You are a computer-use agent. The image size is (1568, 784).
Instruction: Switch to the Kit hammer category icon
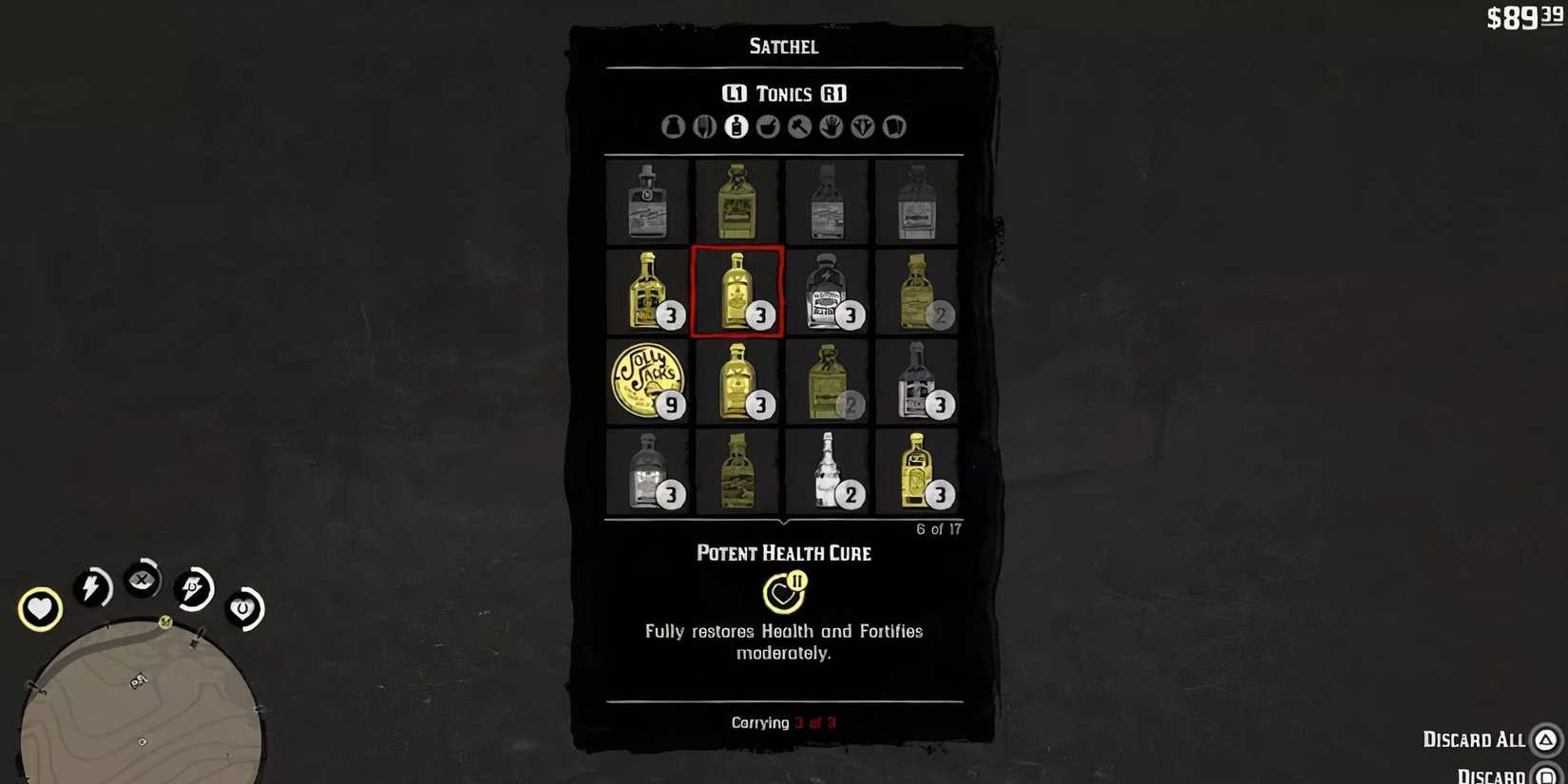[798, 125]
